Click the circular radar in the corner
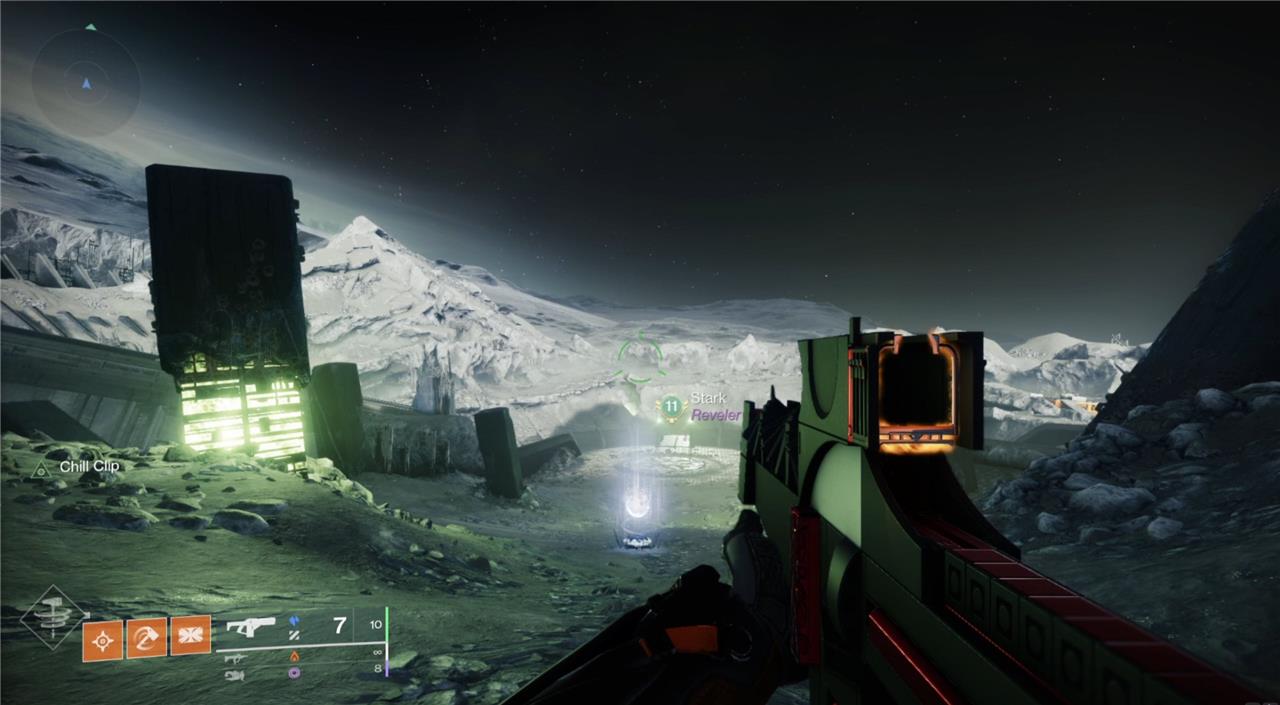Viewport: 1280px width, 705px height. 86,83
